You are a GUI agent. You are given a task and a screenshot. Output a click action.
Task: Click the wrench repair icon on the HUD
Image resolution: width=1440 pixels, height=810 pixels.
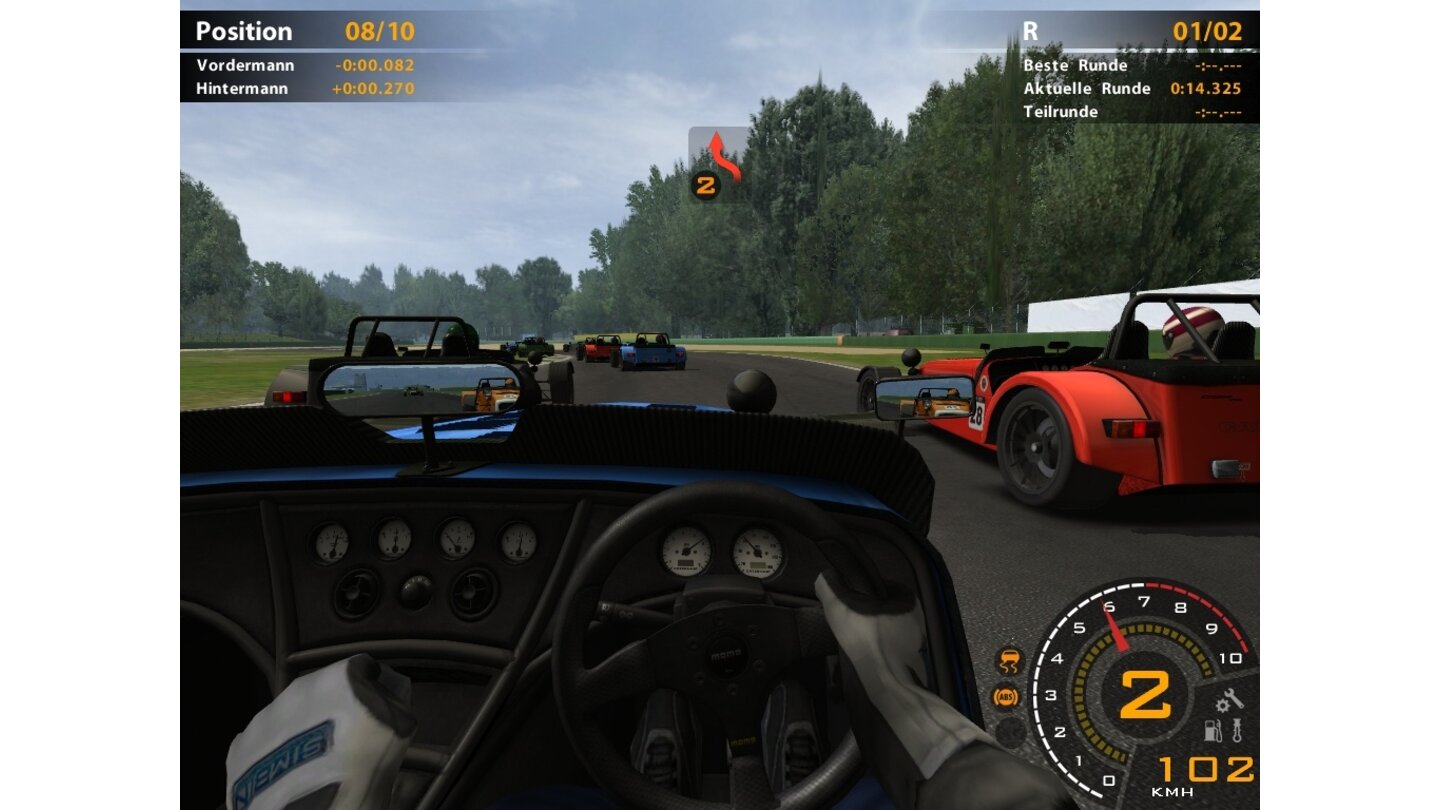[1234, 698]
